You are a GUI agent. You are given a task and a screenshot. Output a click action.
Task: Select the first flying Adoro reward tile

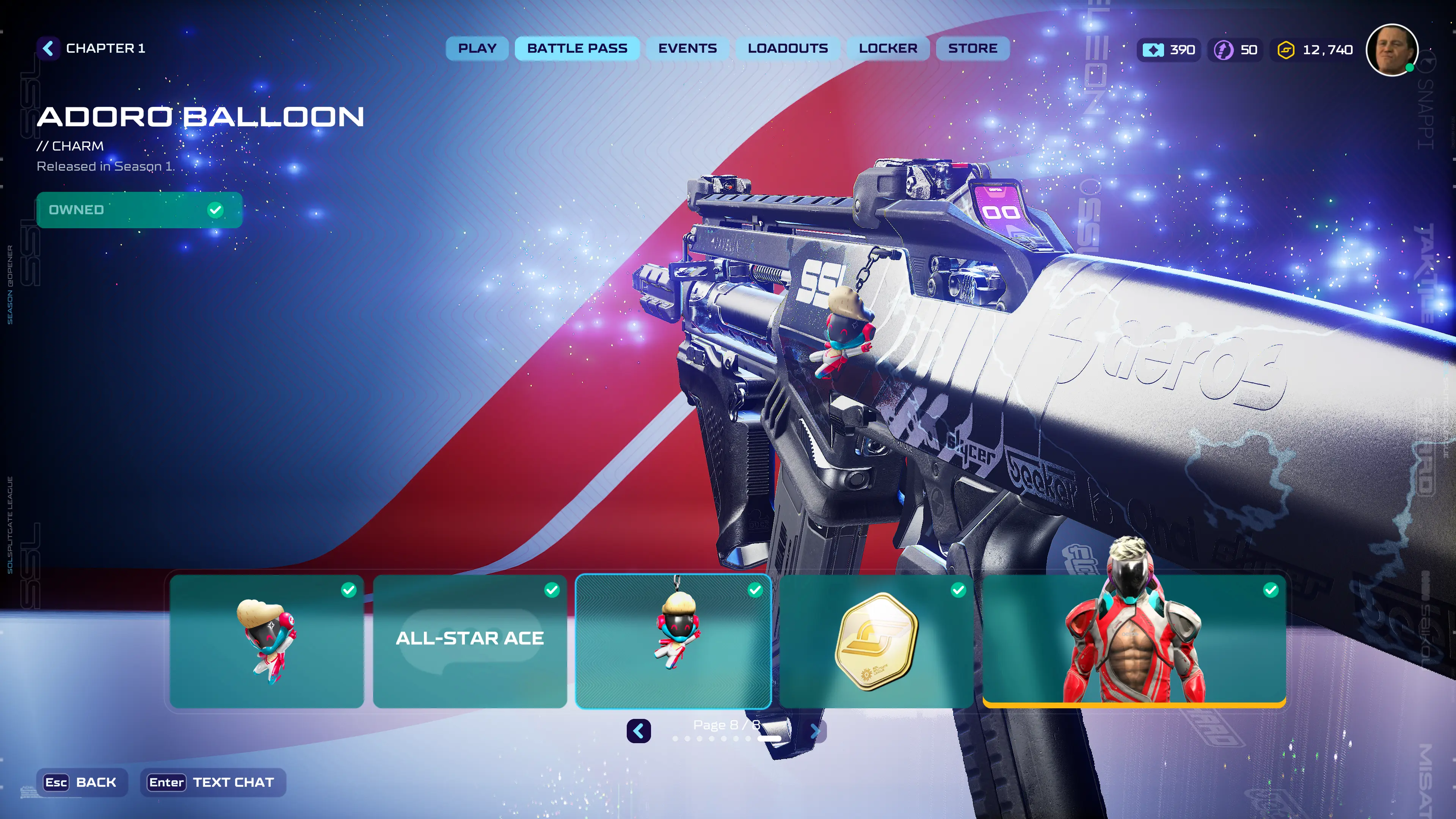(267, 640)
